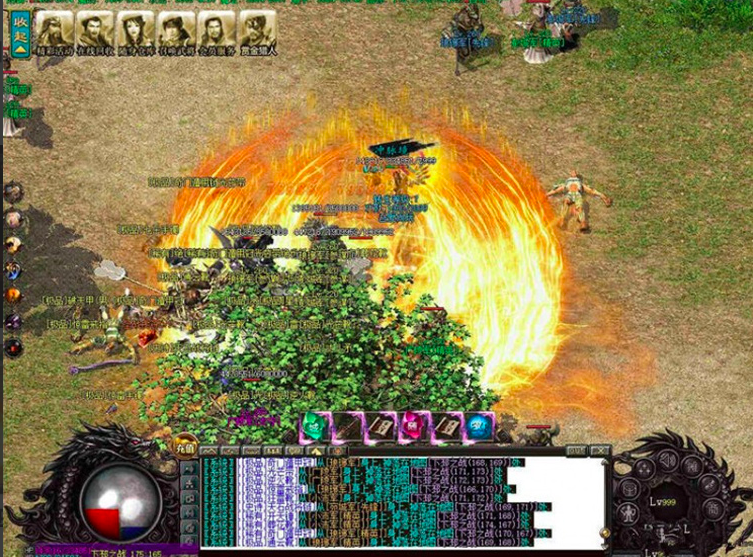Open the 随身仓库 portable warehouse
The height and width of the screenshot is (557, 753).
point(136,32)
